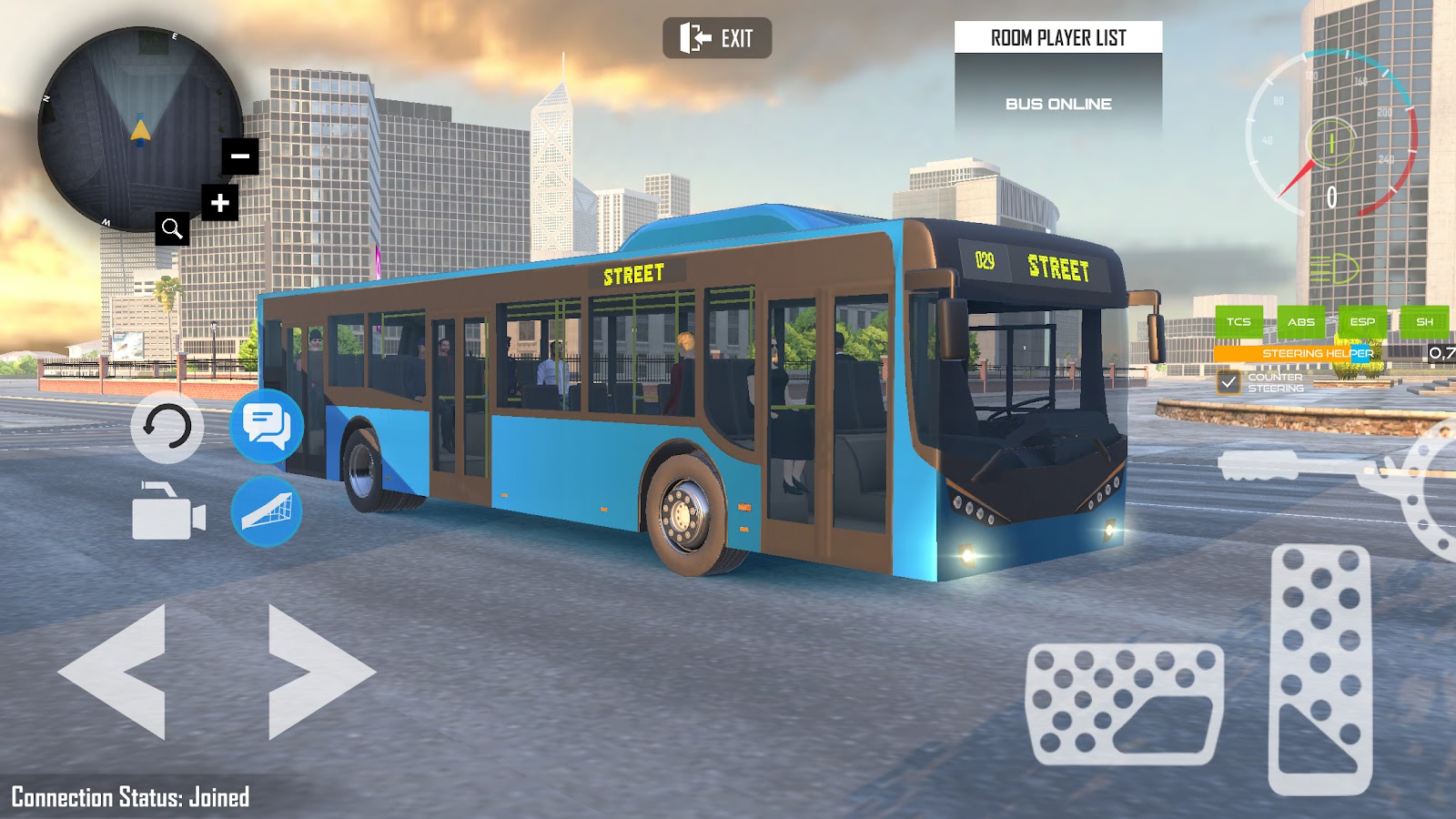Steer right with the right arrow

pos(318,672)
